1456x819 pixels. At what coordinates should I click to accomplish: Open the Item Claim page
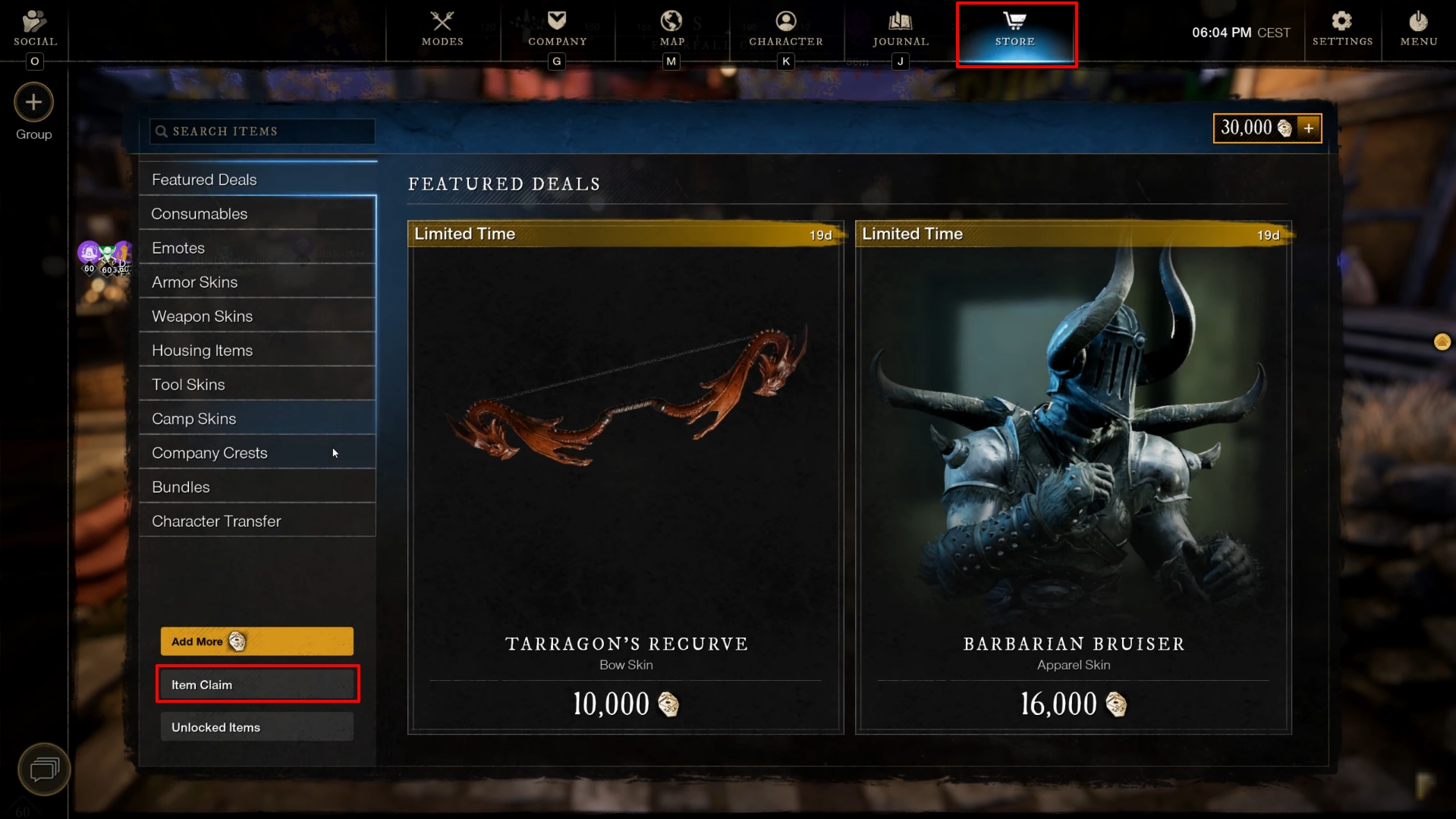(256, 685)
